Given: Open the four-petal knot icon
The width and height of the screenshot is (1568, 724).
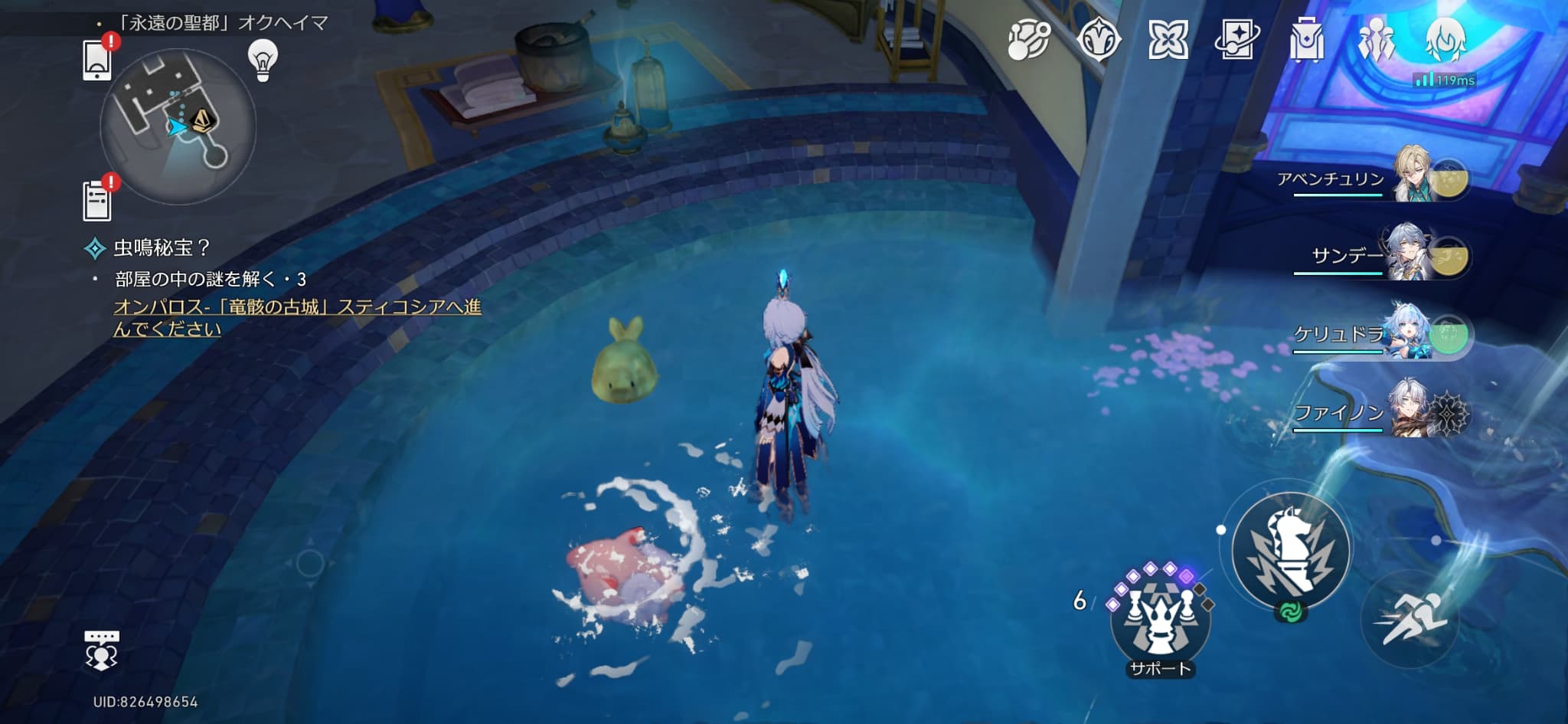Looking at the screenshot, I should click(1168, 40).
